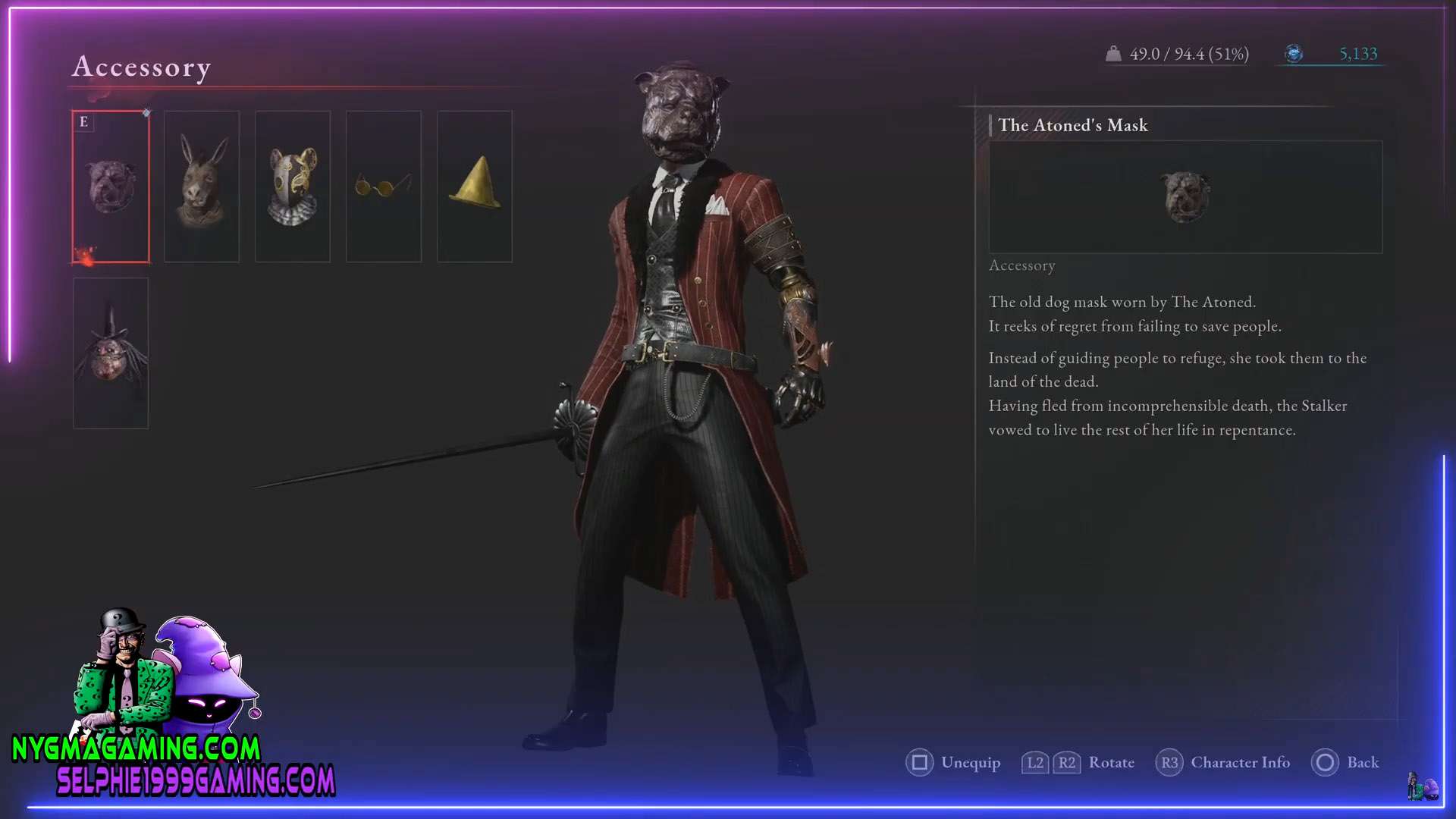This screenshot has width=1456, height=819.
Task: Go Back from the Accessory menu
Action: (x=1345, y=762)
